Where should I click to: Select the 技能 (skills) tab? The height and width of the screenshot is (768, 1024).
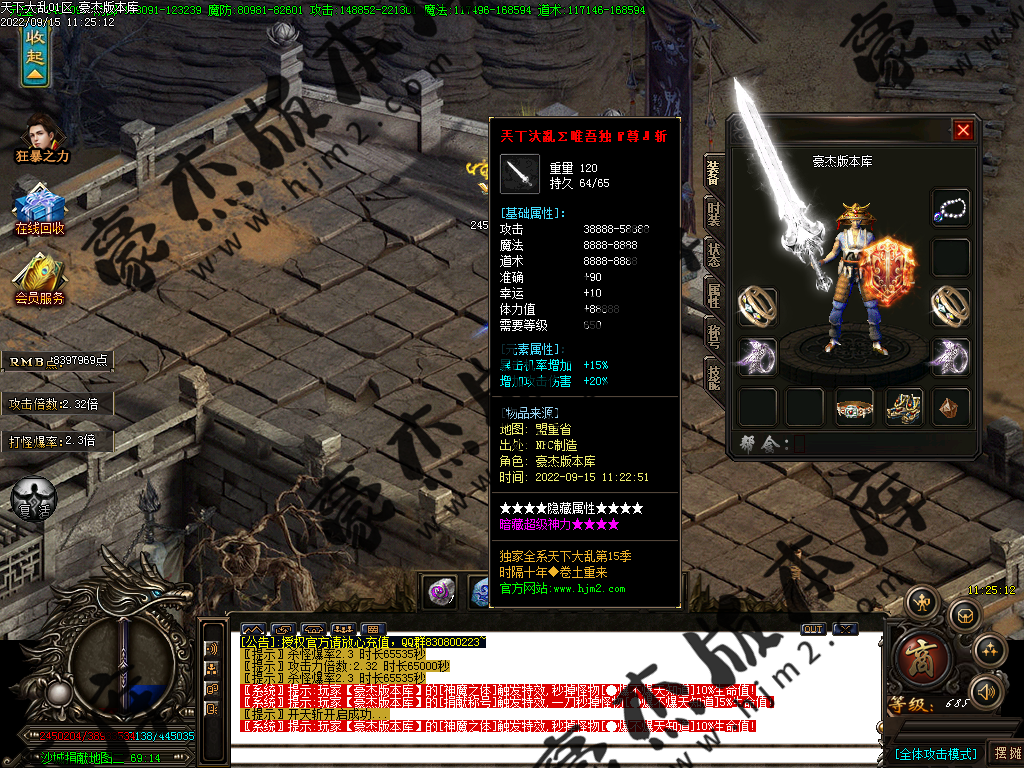(713, 376)
